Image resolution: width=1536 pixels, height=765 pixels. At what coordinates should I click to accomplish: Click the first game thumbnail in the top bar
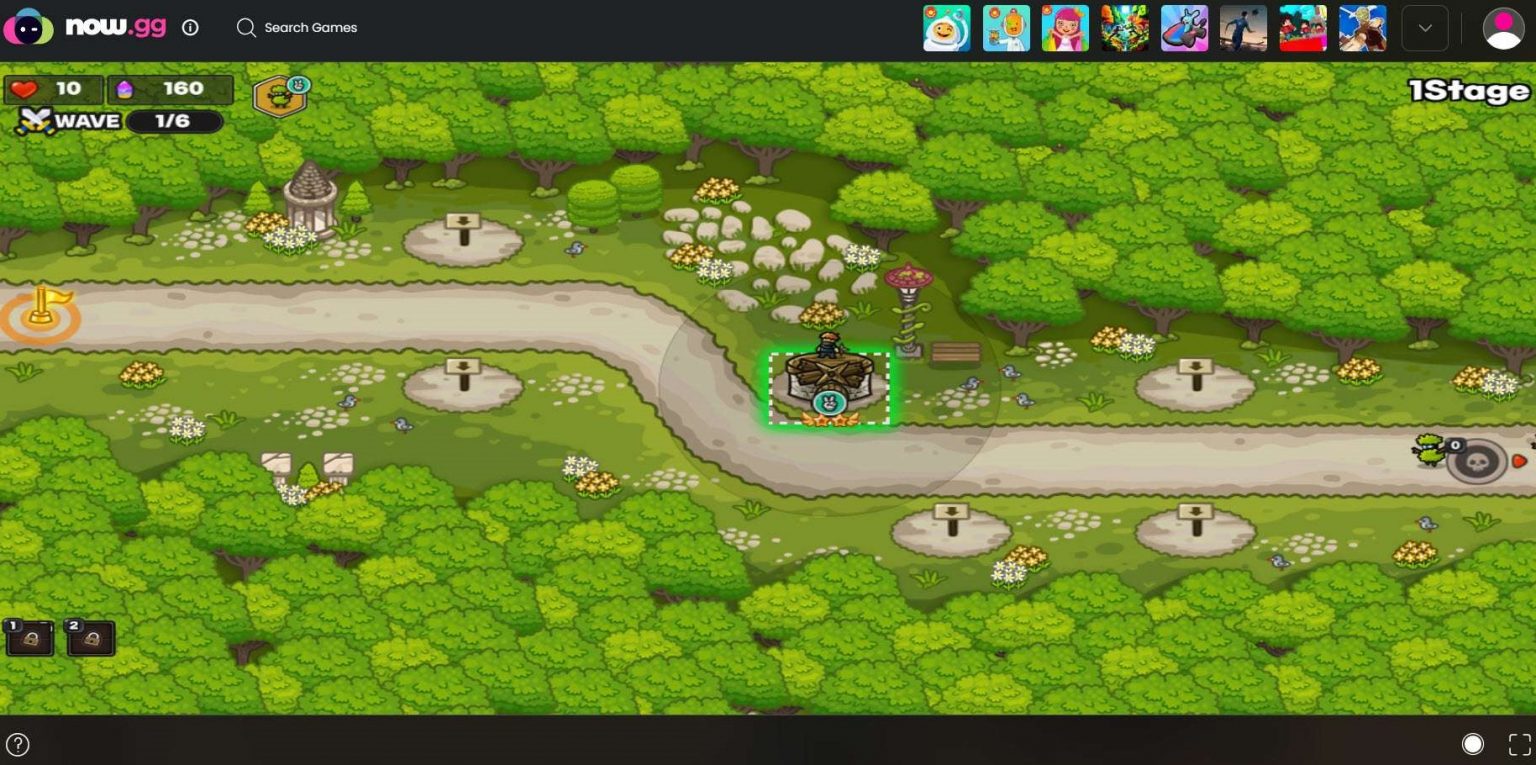click(x=946, y=28)
